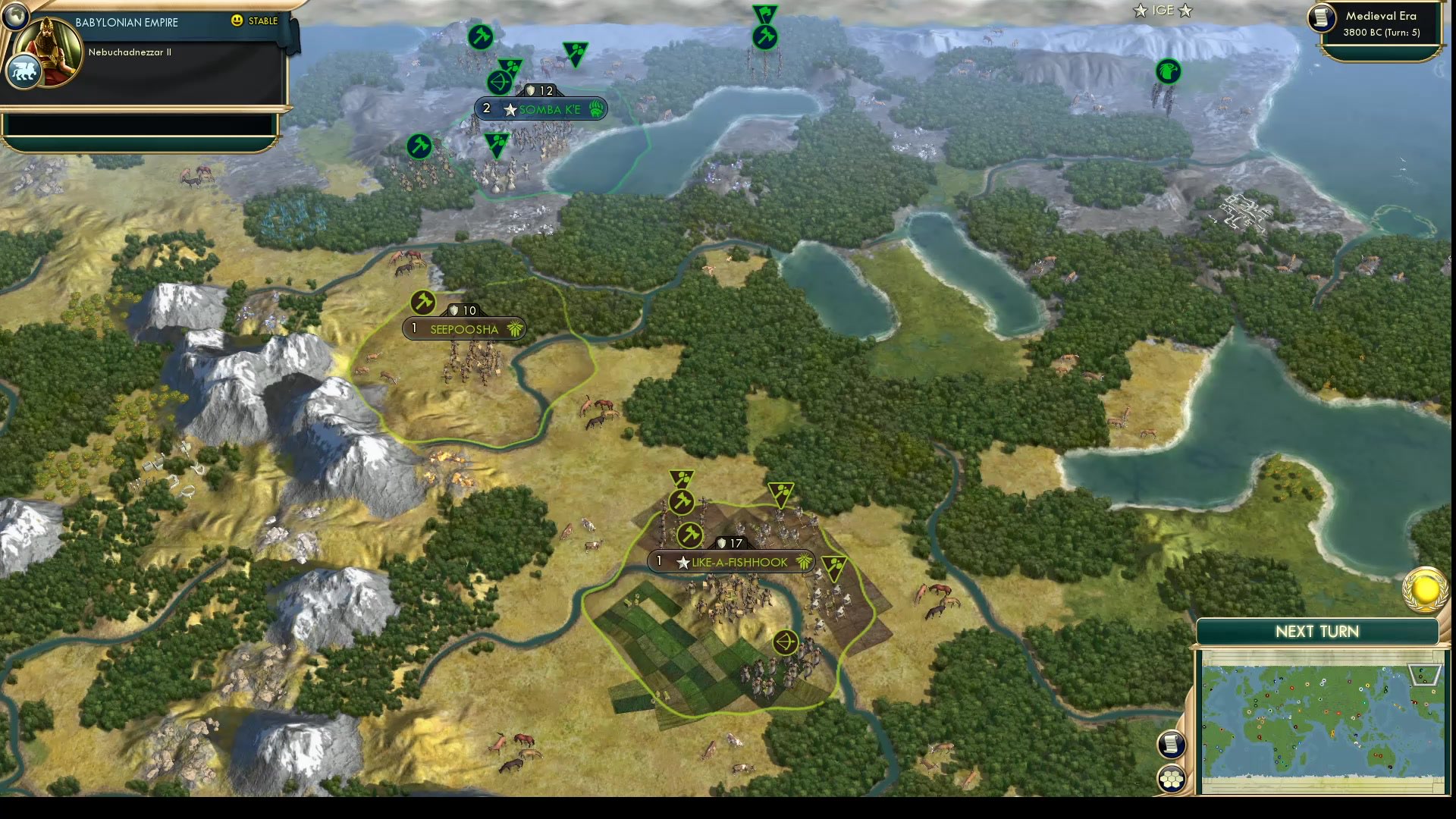
Task: Select the green worker hammer icon above Somba K'e
Action: [480, 36]
